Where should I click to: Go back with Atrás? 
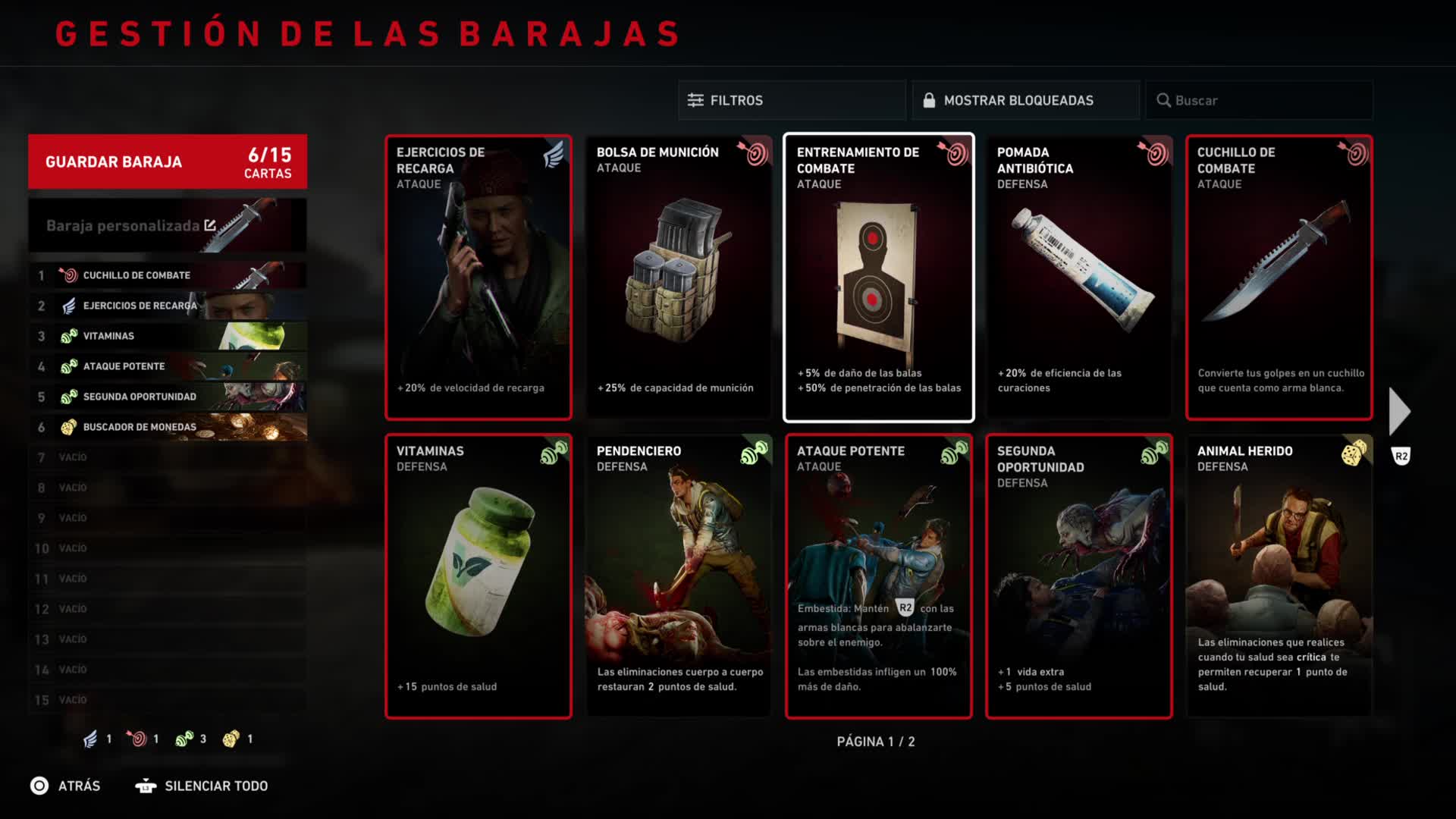pos(65,786)
